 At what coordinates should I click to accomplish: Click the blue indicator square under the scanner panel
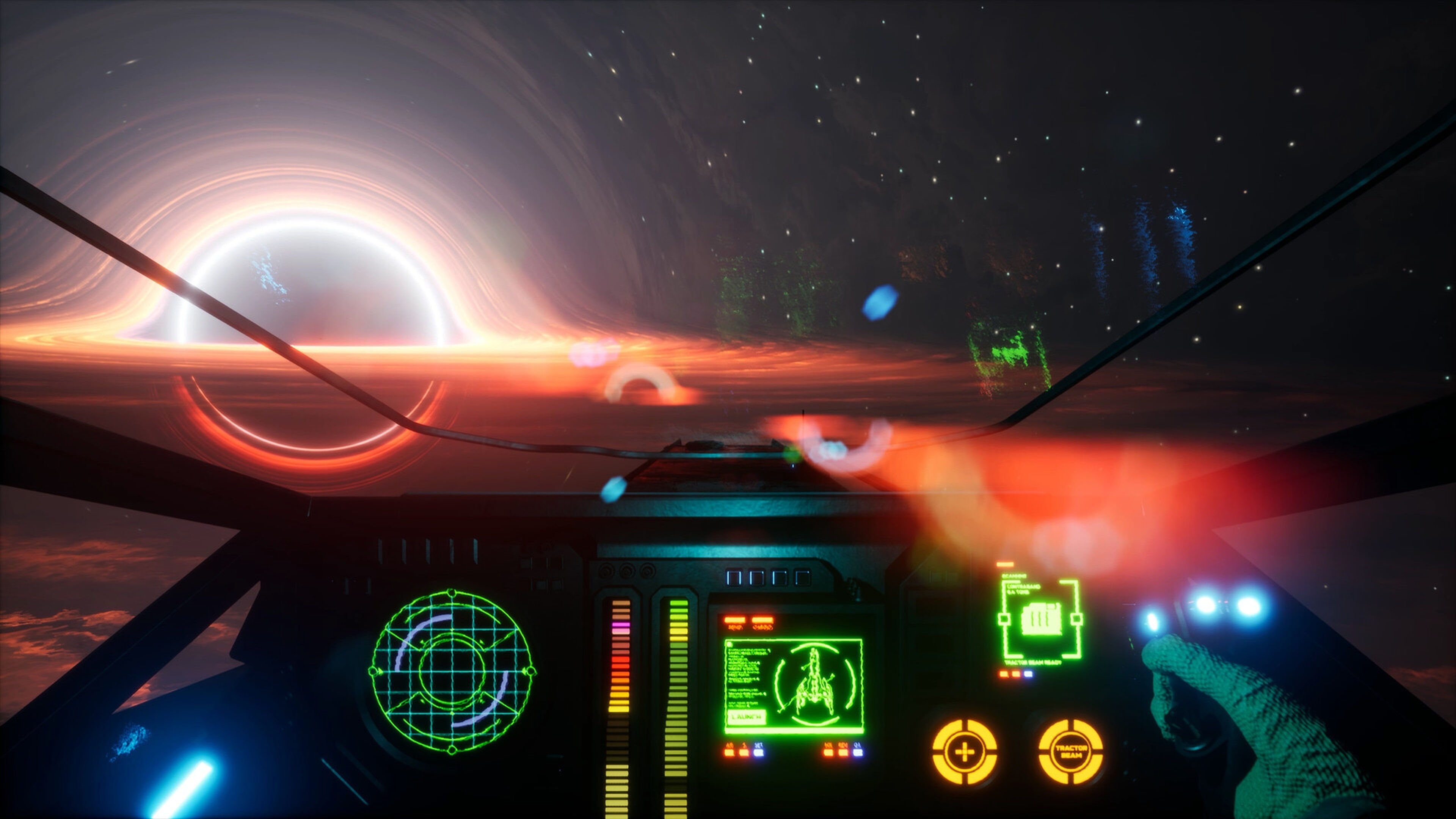[x=1028, y=674]
